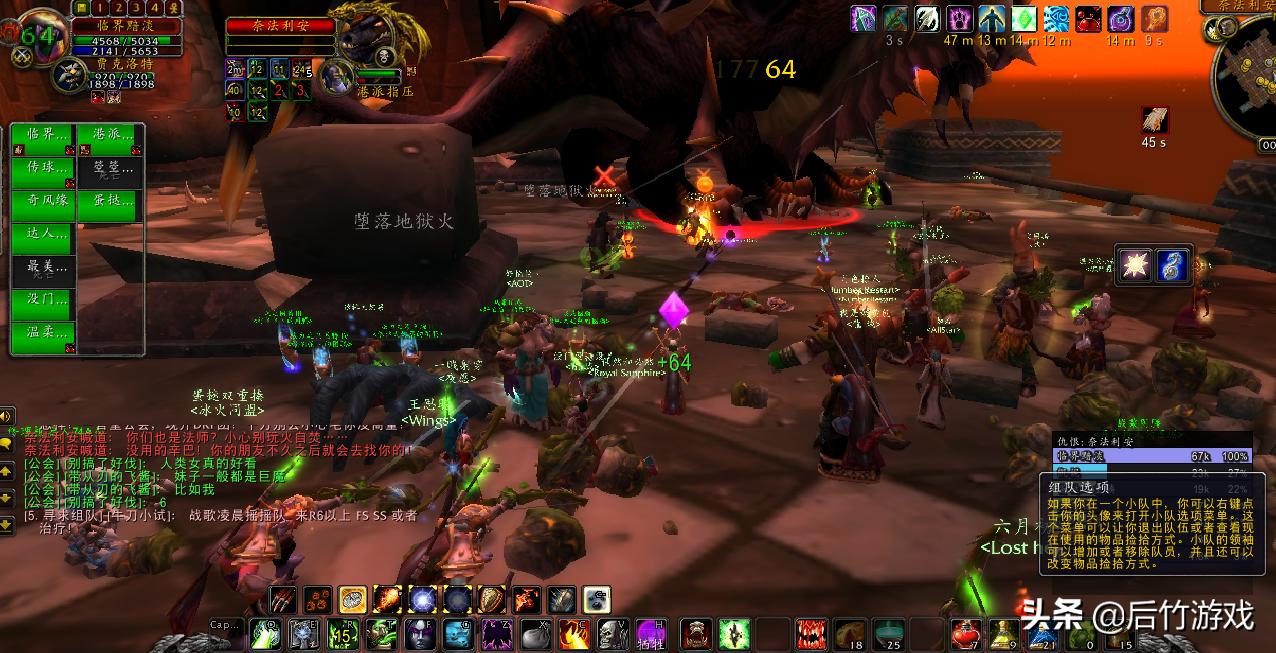Click the golden key buff icon
The height and width of the screenshot is (653, 1276).
pos(1154,19)
